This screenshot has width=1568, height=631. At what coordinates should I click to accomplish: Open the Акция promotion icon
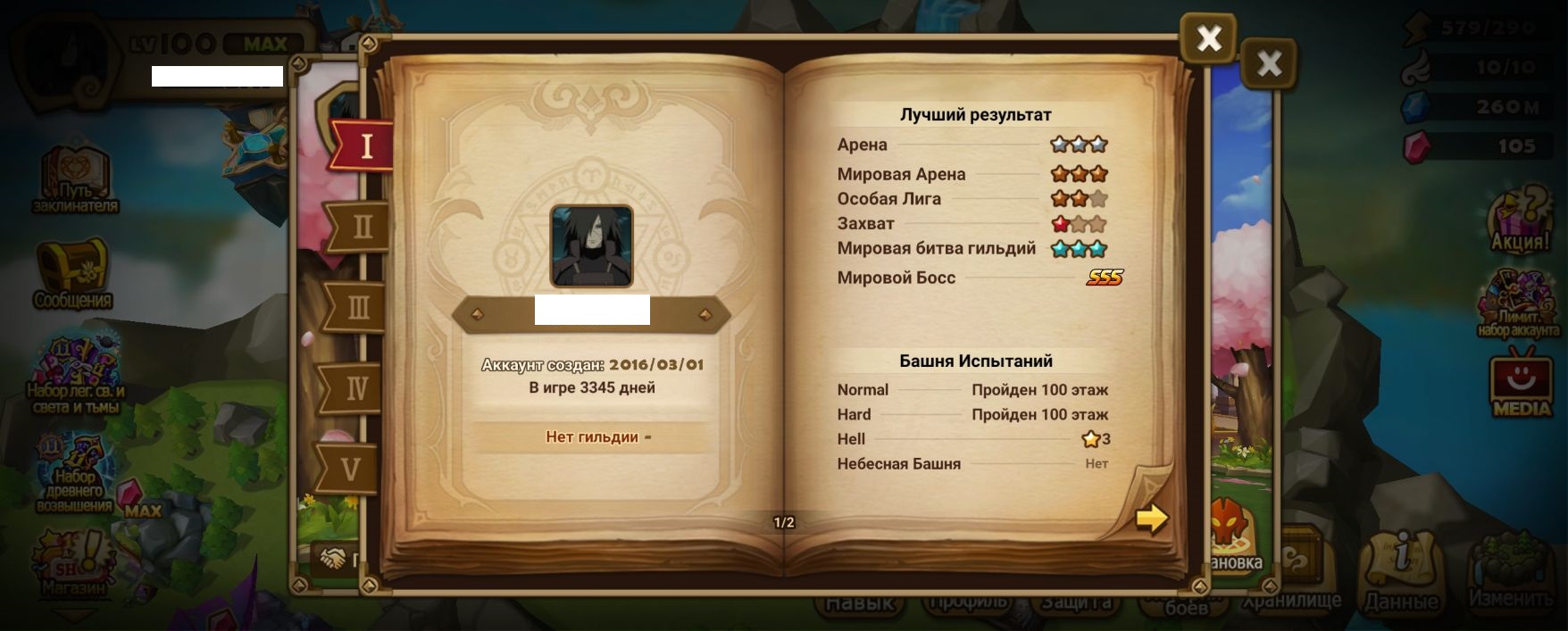pos(1520,220)
